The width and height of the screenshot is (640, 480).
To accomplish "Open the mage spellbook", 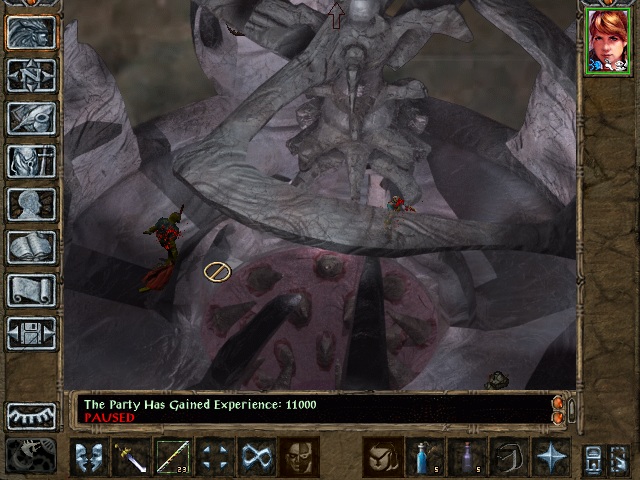I will (31, 247).
